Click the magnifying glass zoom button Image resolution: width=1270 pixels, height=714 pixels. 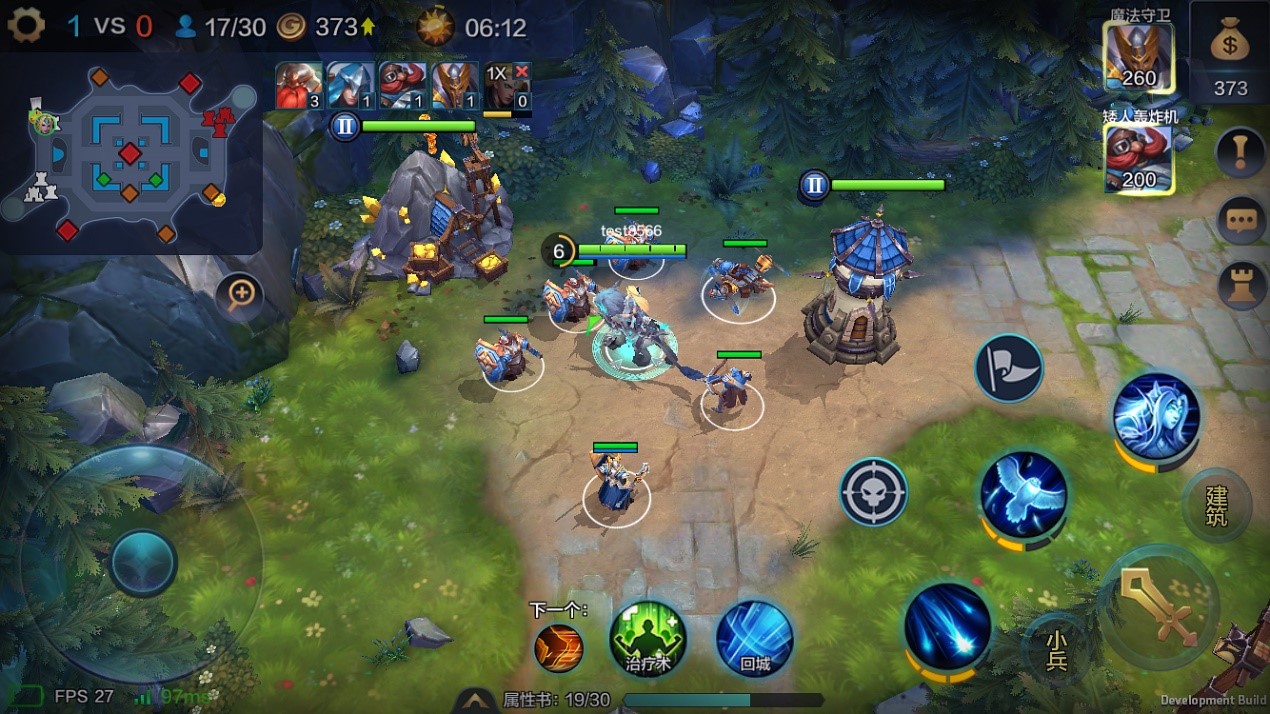tap(241, 294)
